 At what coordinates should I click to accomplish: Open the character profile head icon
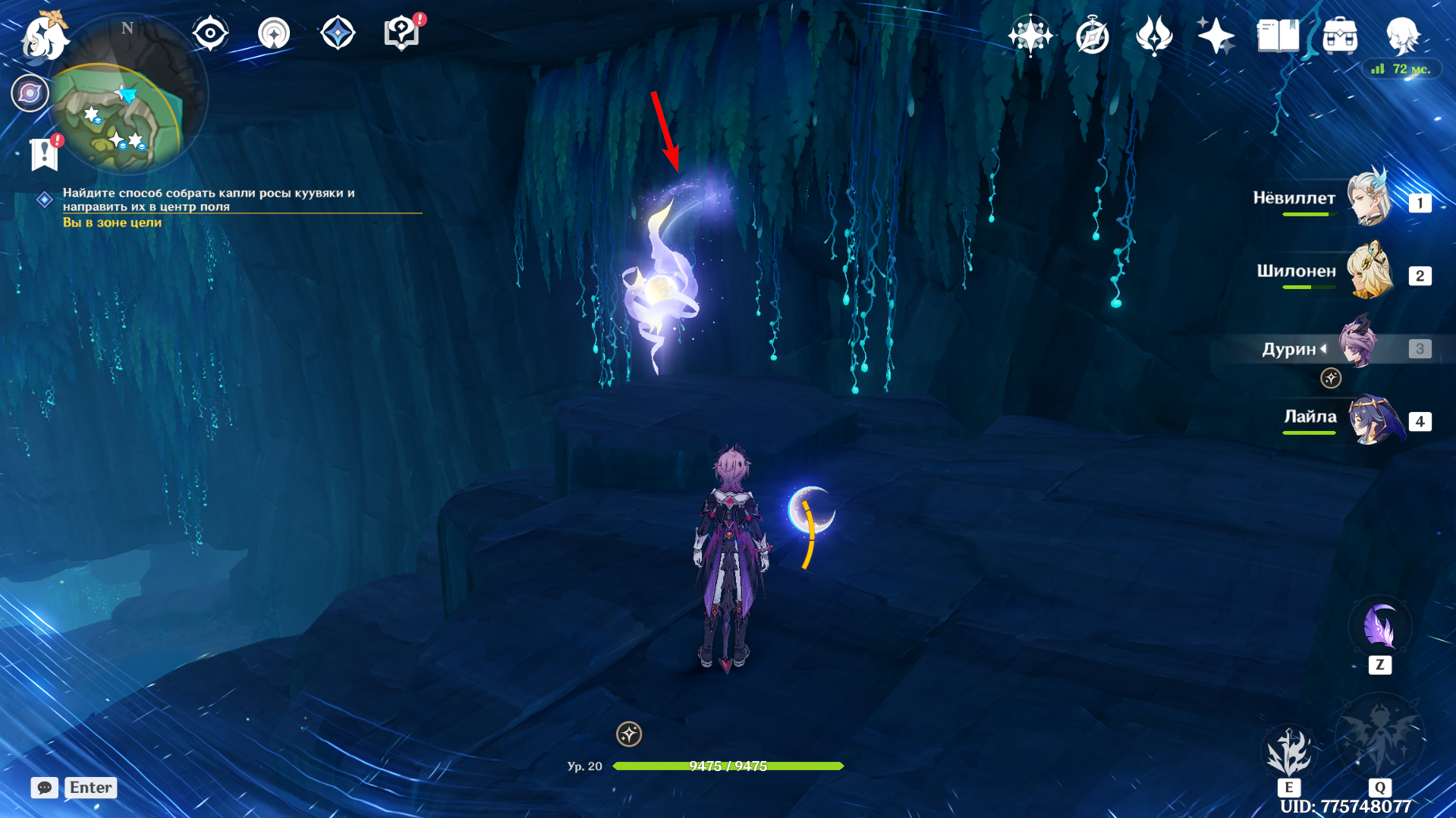coord(1402,36)
